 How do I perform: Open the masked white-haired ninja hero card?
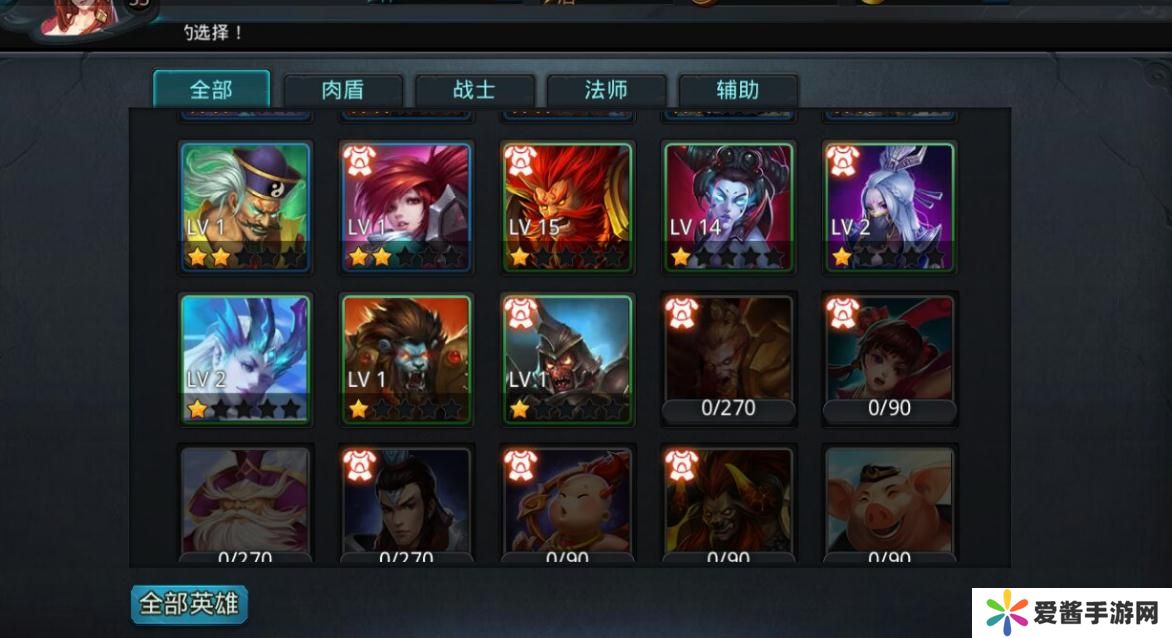tap(889, 207)
